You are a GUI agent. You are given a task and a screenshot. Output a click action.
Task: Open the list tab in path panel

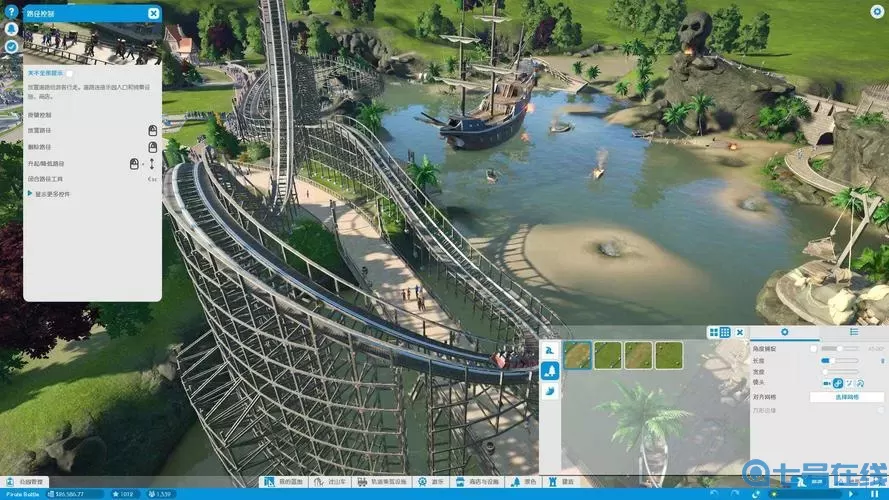click(853, 332)
